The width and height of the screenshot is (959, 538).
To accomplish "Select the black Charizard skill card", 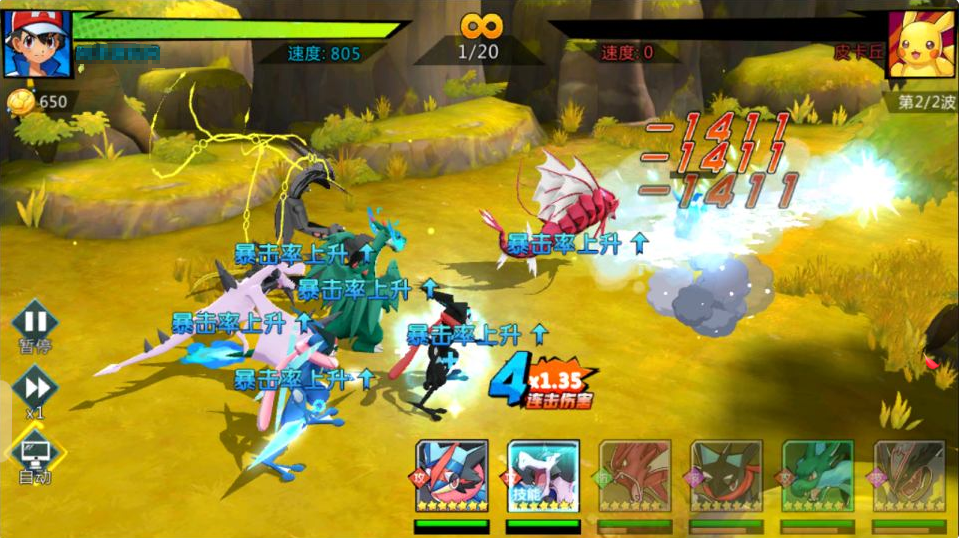I will [727, 476].
